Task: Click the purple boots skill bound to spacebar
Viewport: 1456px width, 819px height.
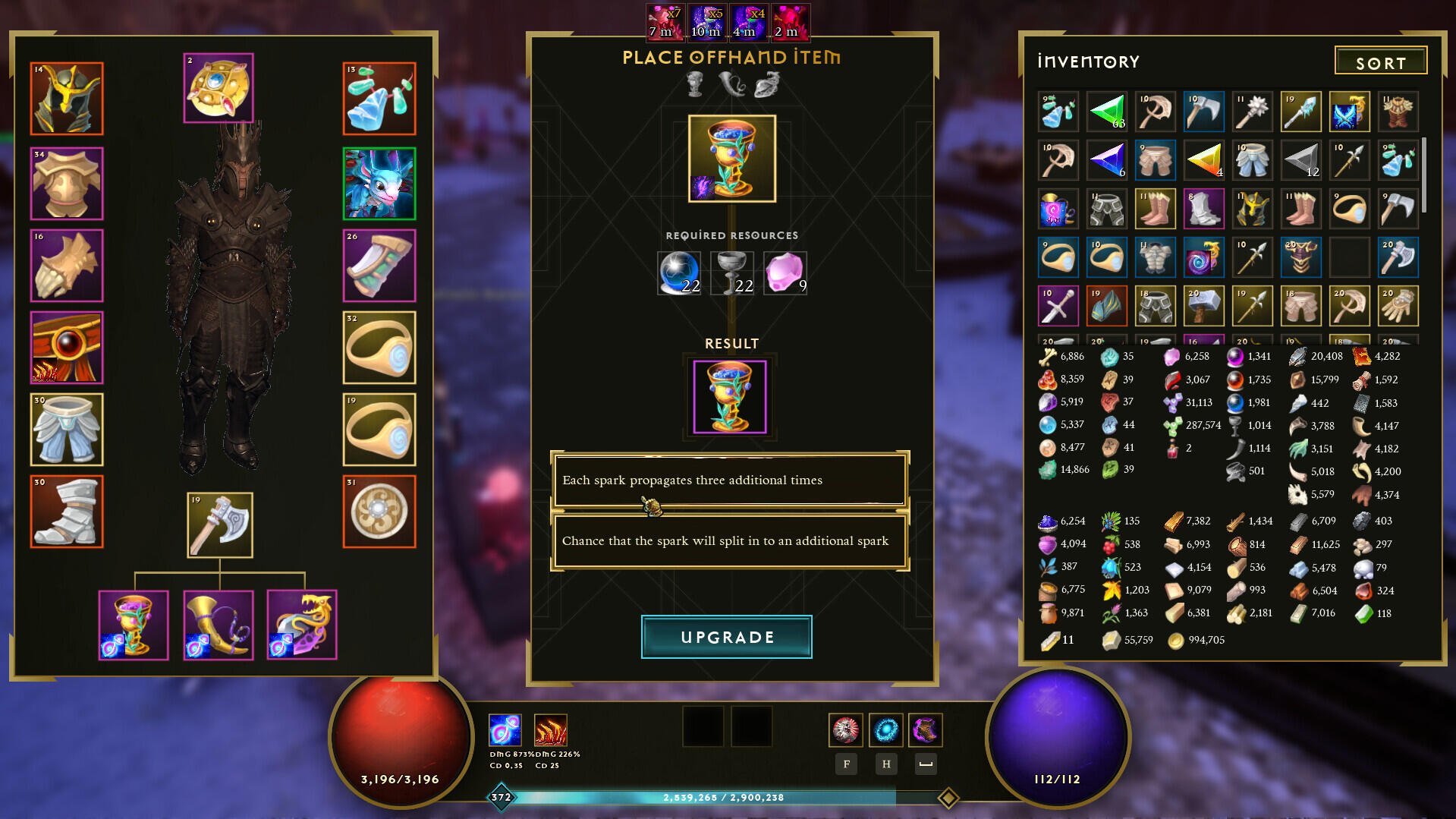Action: [925, 731]
